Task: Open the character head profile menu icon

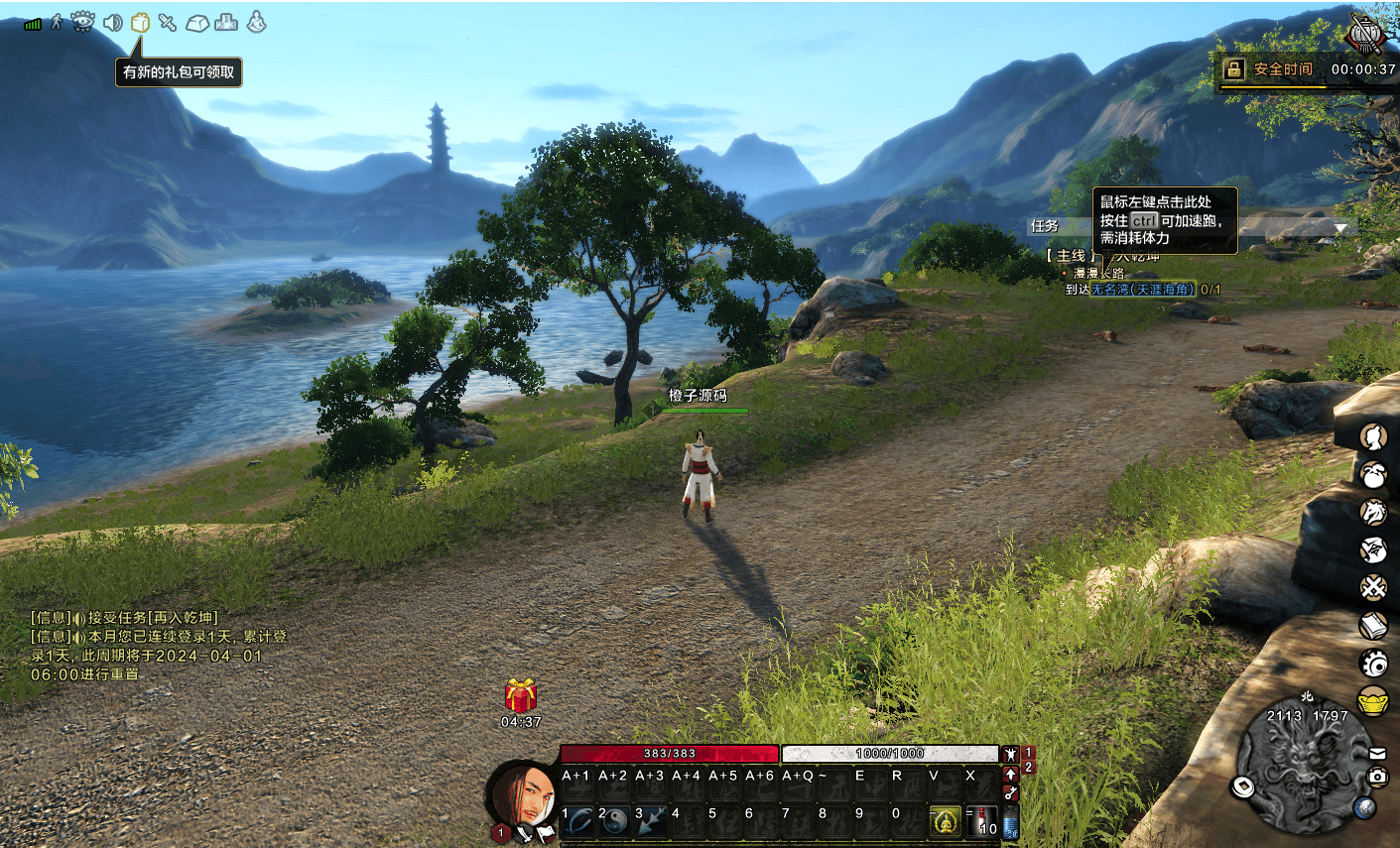Action: (1373, 437)
